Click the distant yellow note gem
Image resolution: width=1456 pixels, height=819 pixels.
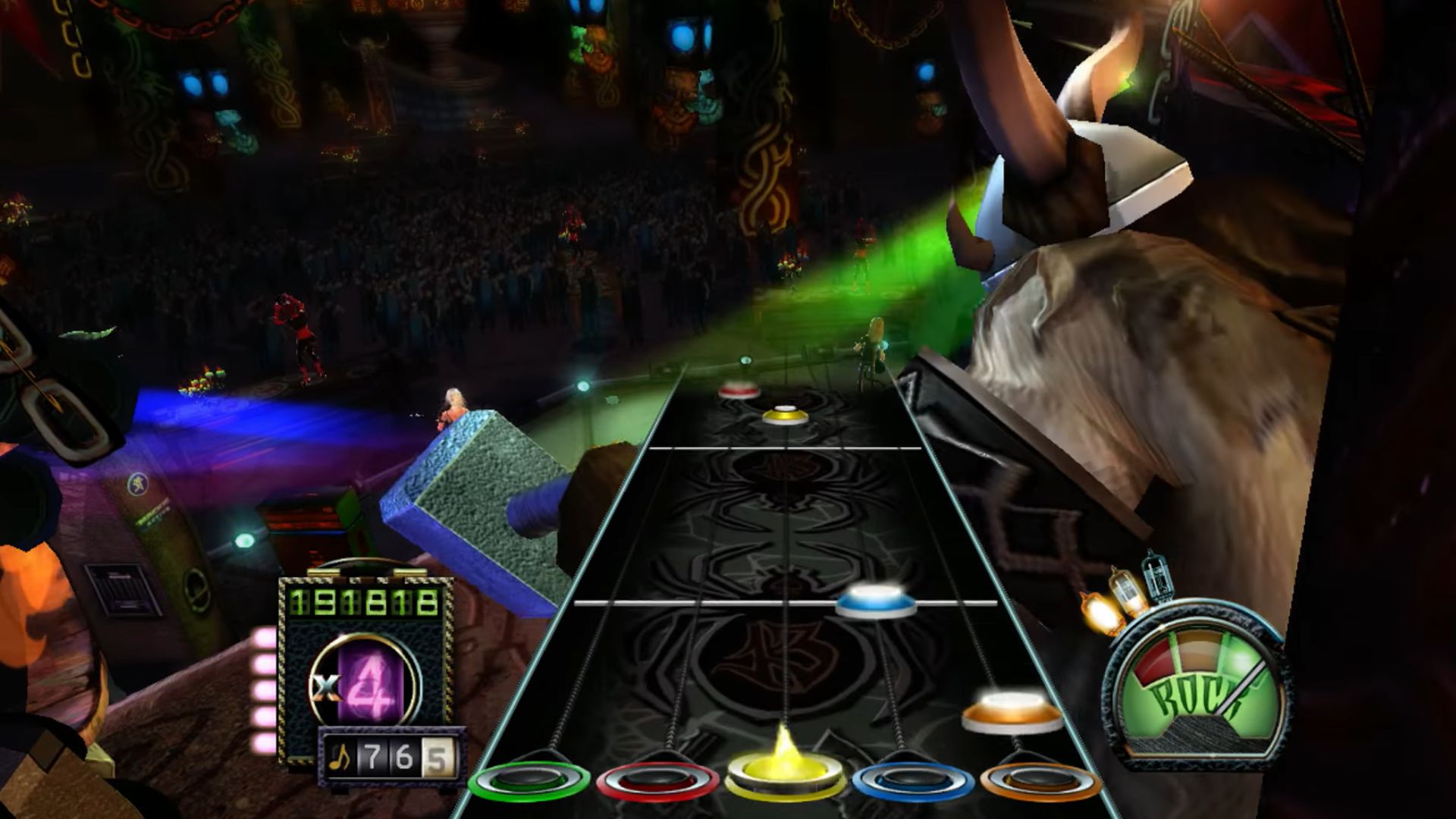[784, 415]
